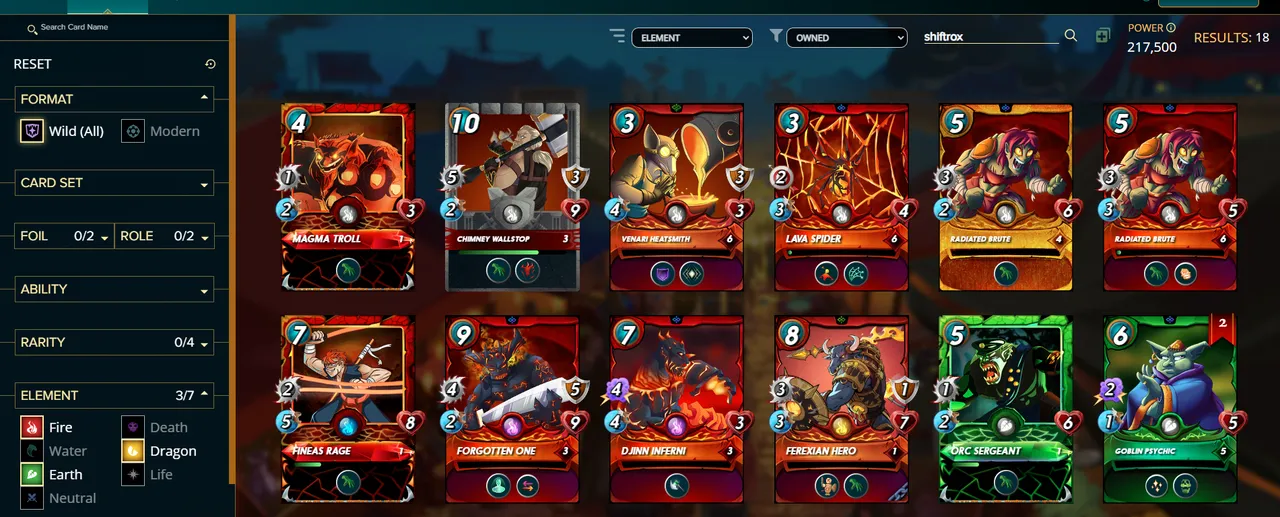Screen dimensions: 1280x517
Task: Open the OWNED filter dropdown
Action: 846,38
